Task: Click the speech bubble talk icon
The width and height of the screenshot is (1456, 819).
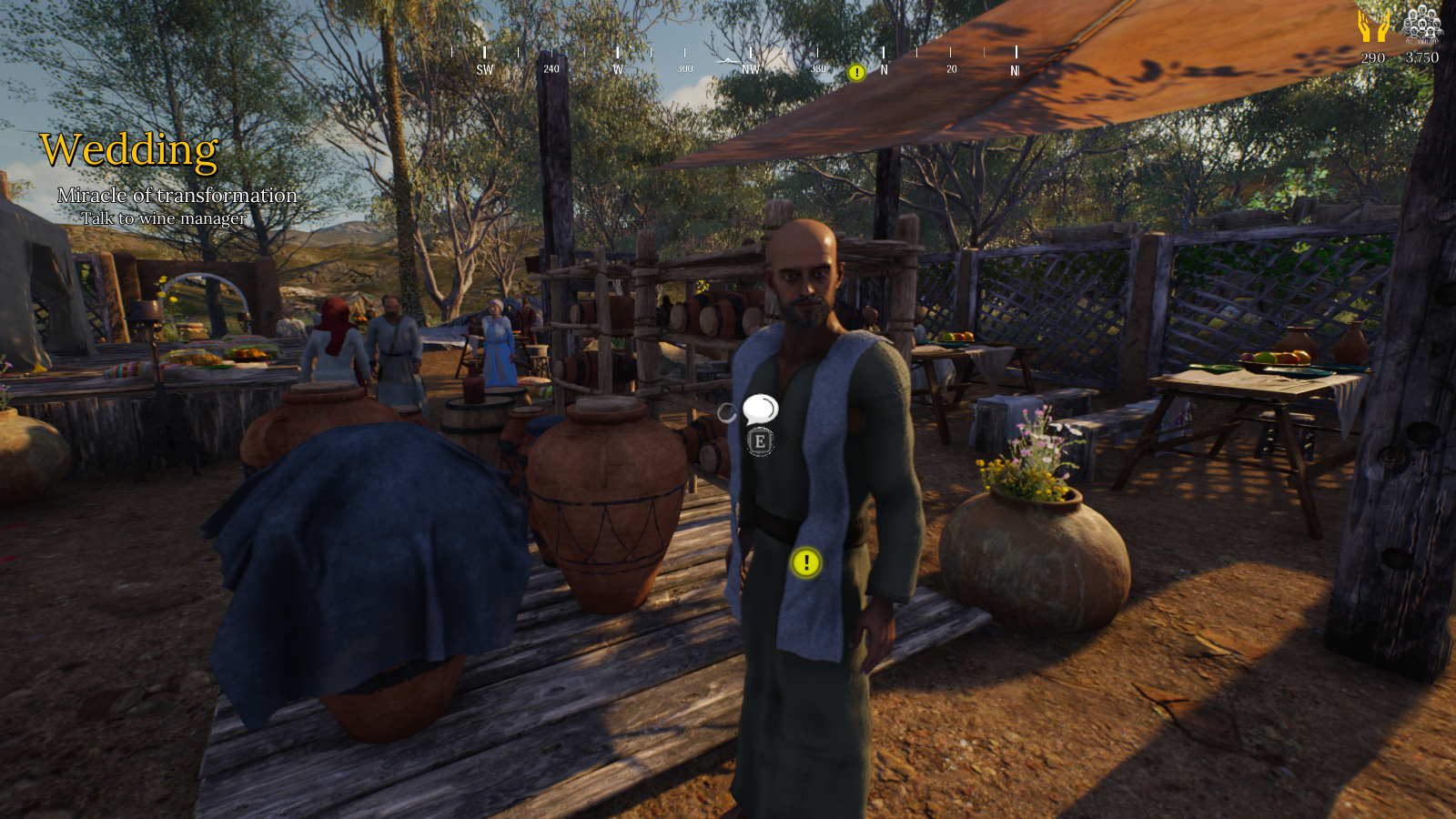Action: click(760, 409)
